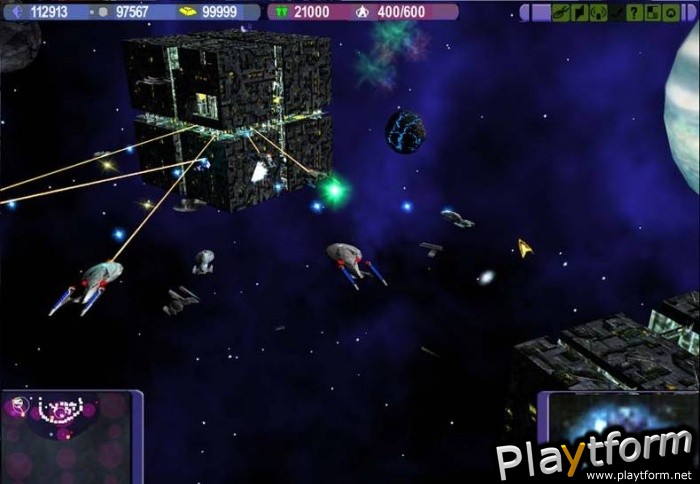Select the flag icon toolbar button

point(580,13)
